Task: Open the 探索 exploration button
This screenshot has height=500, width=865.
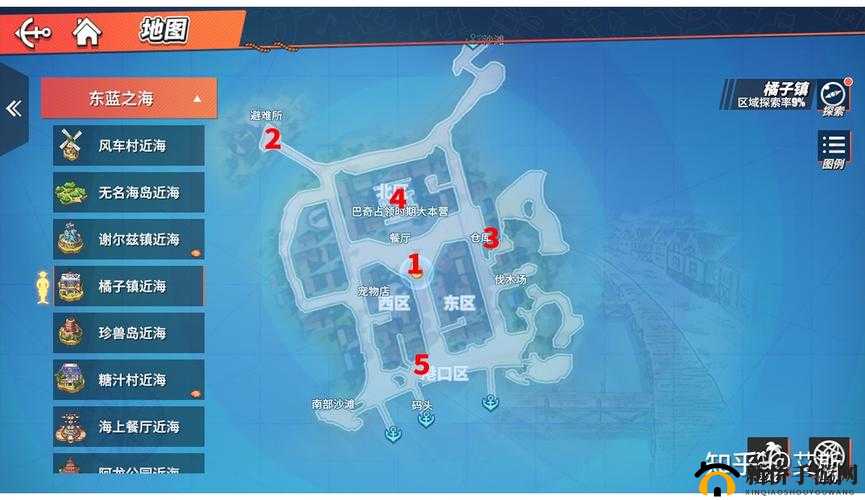Action: (x=833, y=99)
